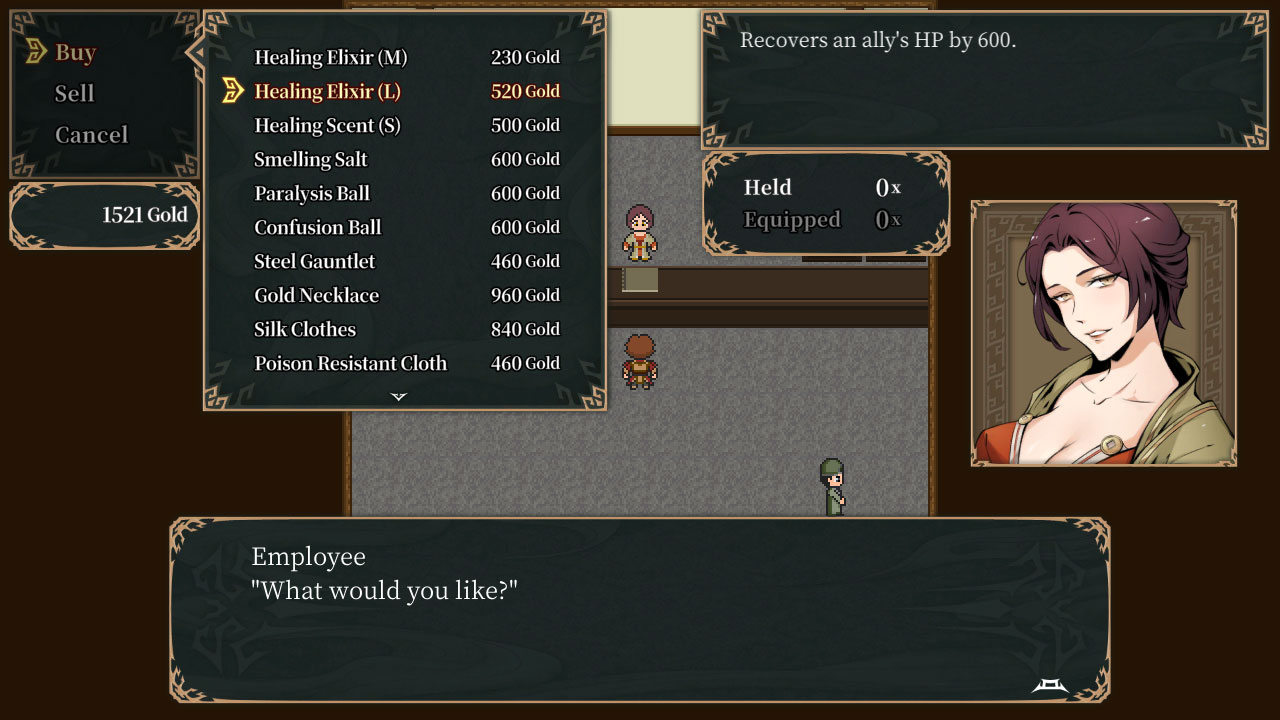This screenshot has height=720, width=1280.
Task: Purchase the Smelling Salt item
Action: 311,159
